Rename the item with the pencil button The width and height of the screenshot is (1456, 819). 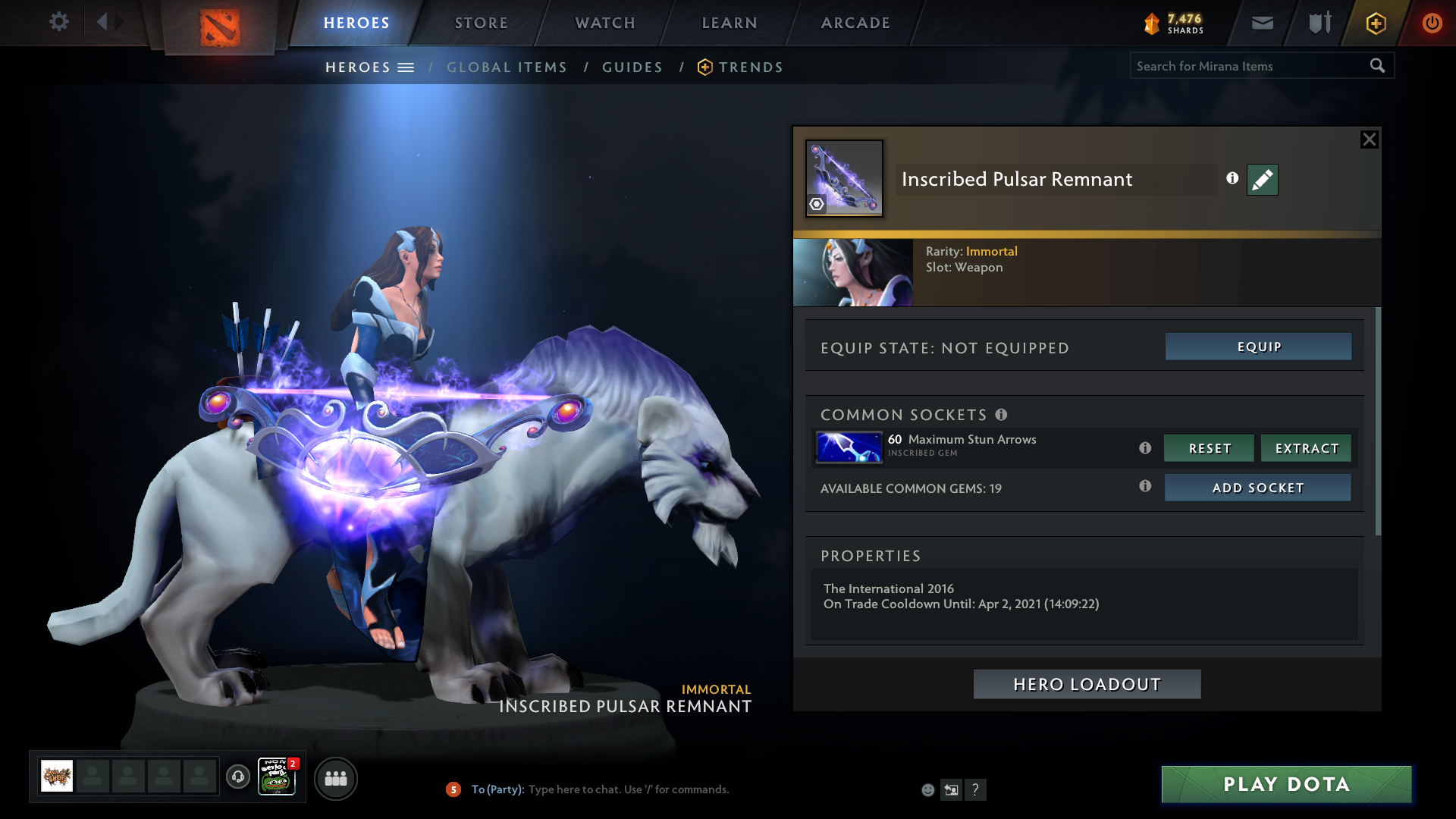click(1262, 180)
